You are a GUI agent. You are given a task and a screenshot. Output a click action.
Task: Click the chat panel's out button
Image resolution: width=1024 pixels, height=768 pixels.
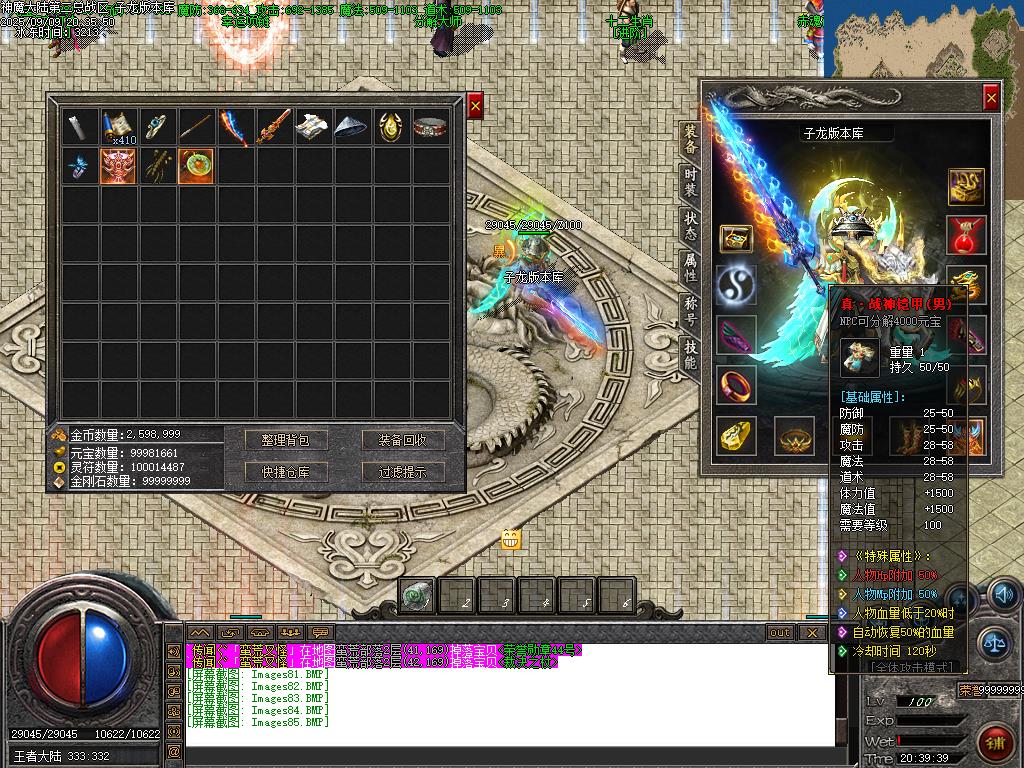point(779,632)
